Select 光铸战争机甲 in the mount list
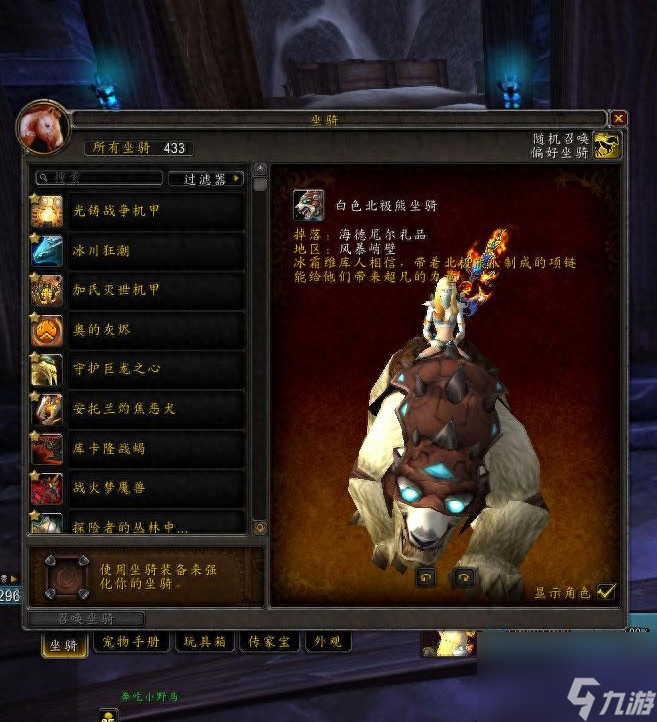657x722 pixels. click(140, 209)
